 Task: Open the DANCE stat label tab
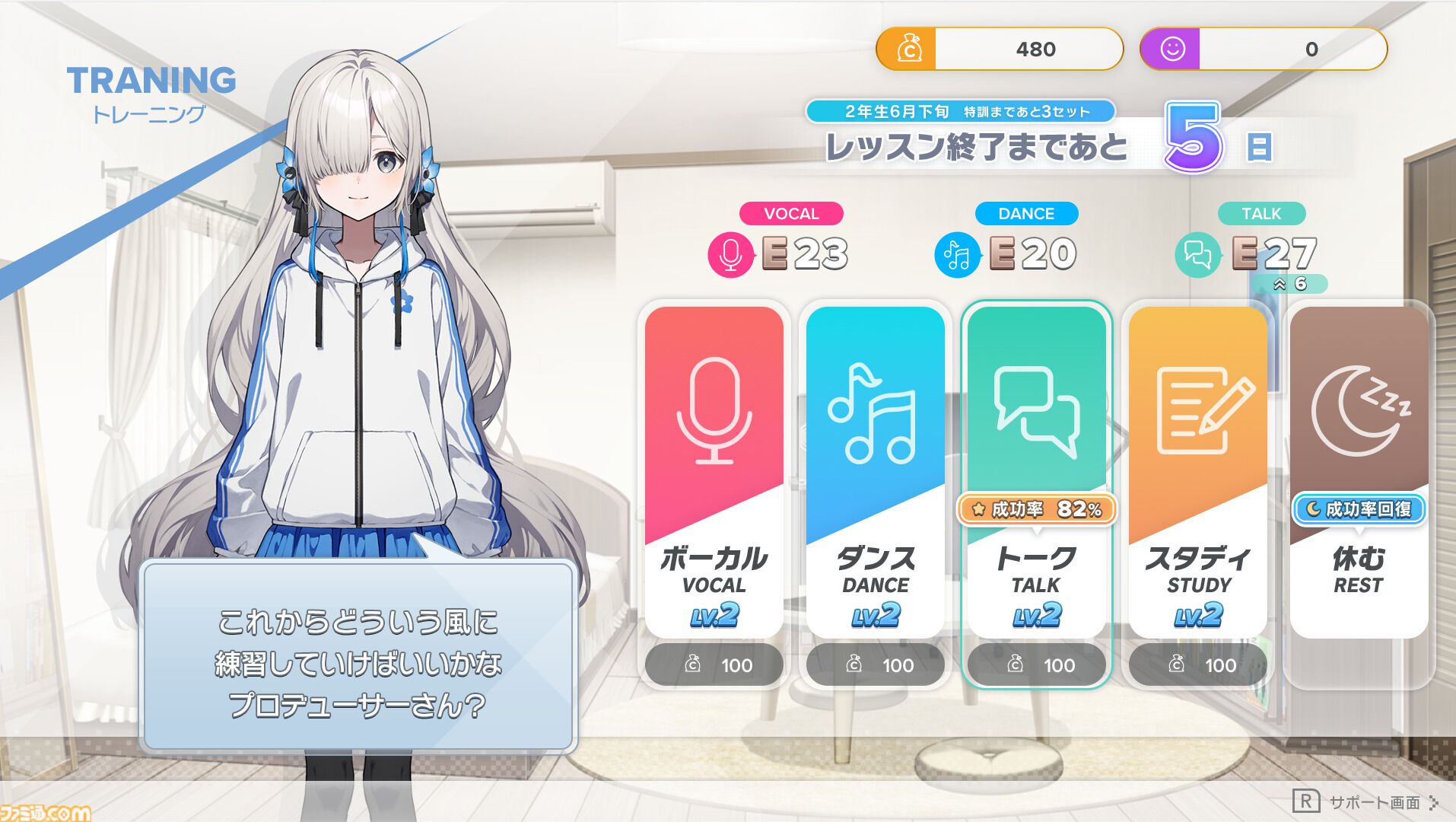pyautogui.click(x=1026, y=214)
